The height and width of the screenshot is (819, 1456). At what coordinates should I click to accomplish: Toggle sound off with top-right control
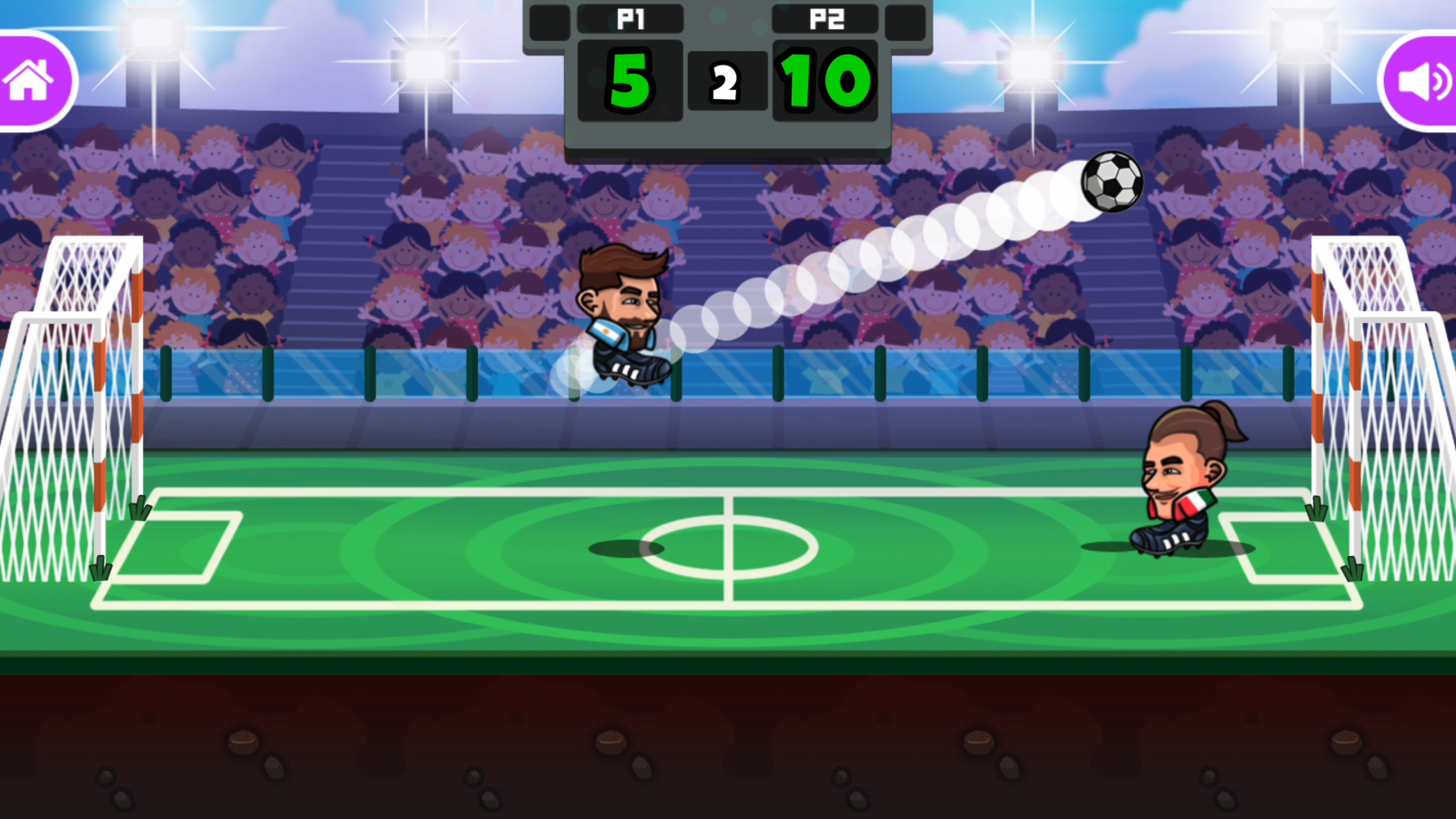tap(1424, 80)
